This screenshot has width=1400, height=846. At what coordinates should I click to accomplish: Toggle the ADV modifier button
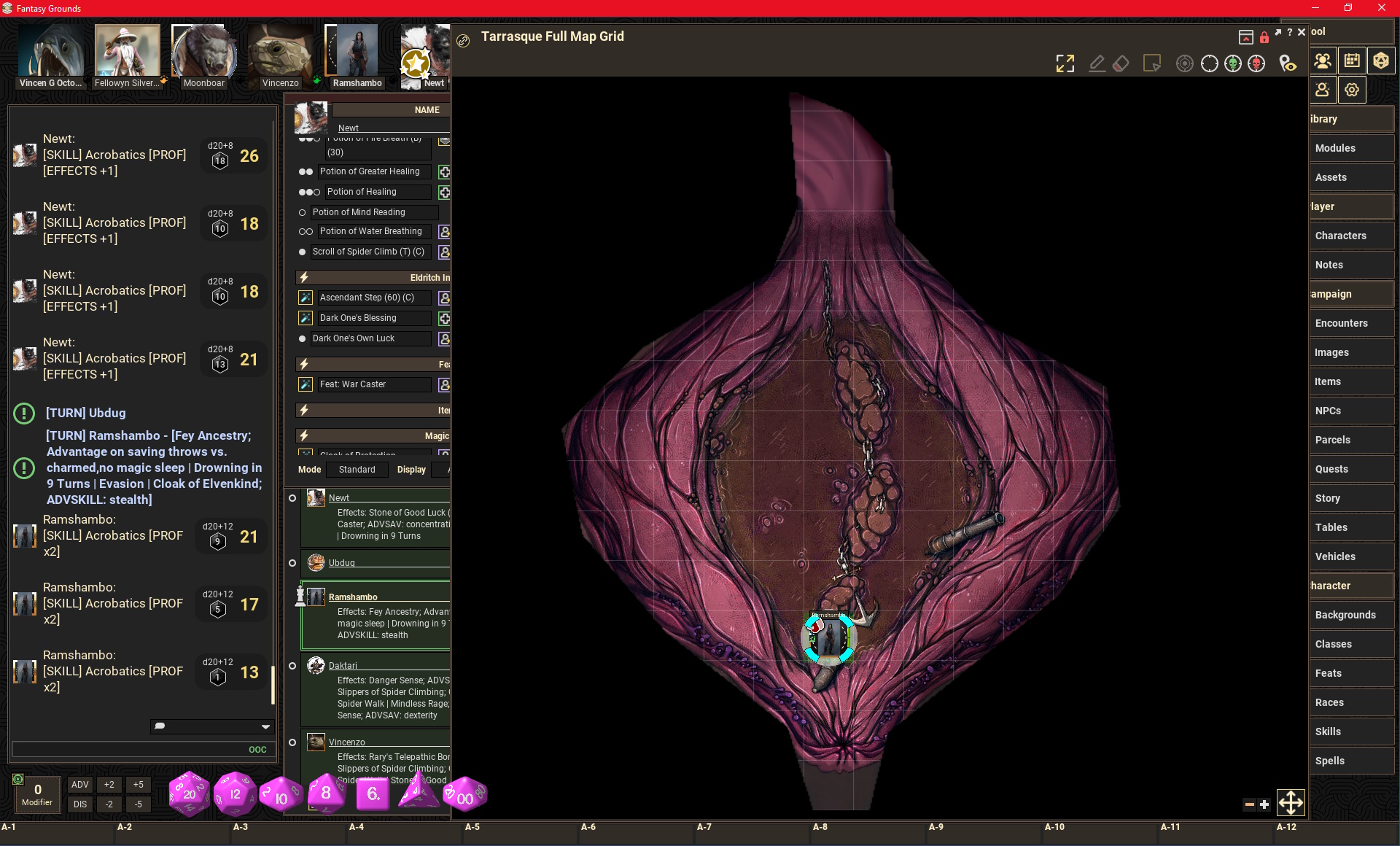[x=80, y=785]
